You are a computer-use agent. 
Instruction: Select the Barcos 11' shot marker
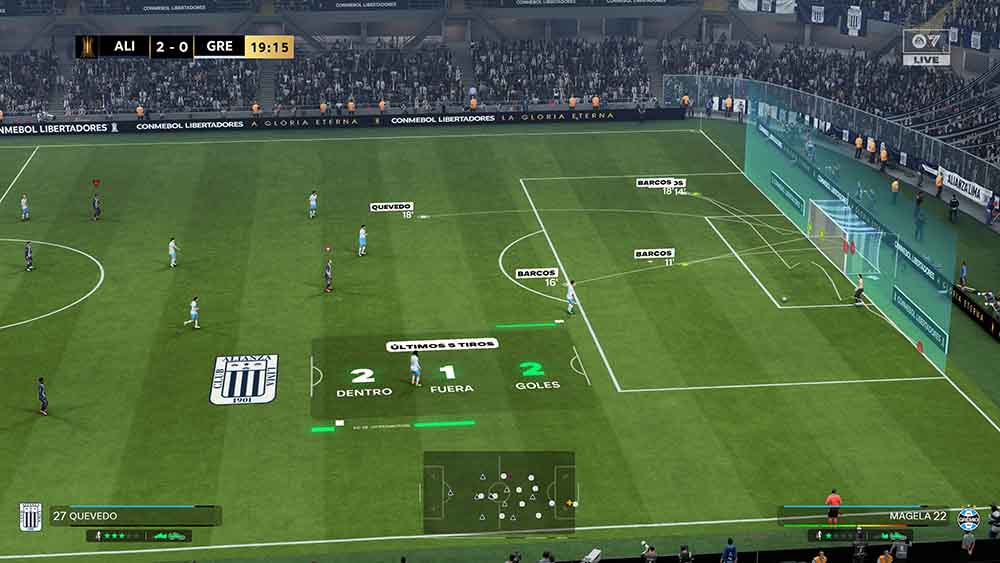click(x=654, y=254)
